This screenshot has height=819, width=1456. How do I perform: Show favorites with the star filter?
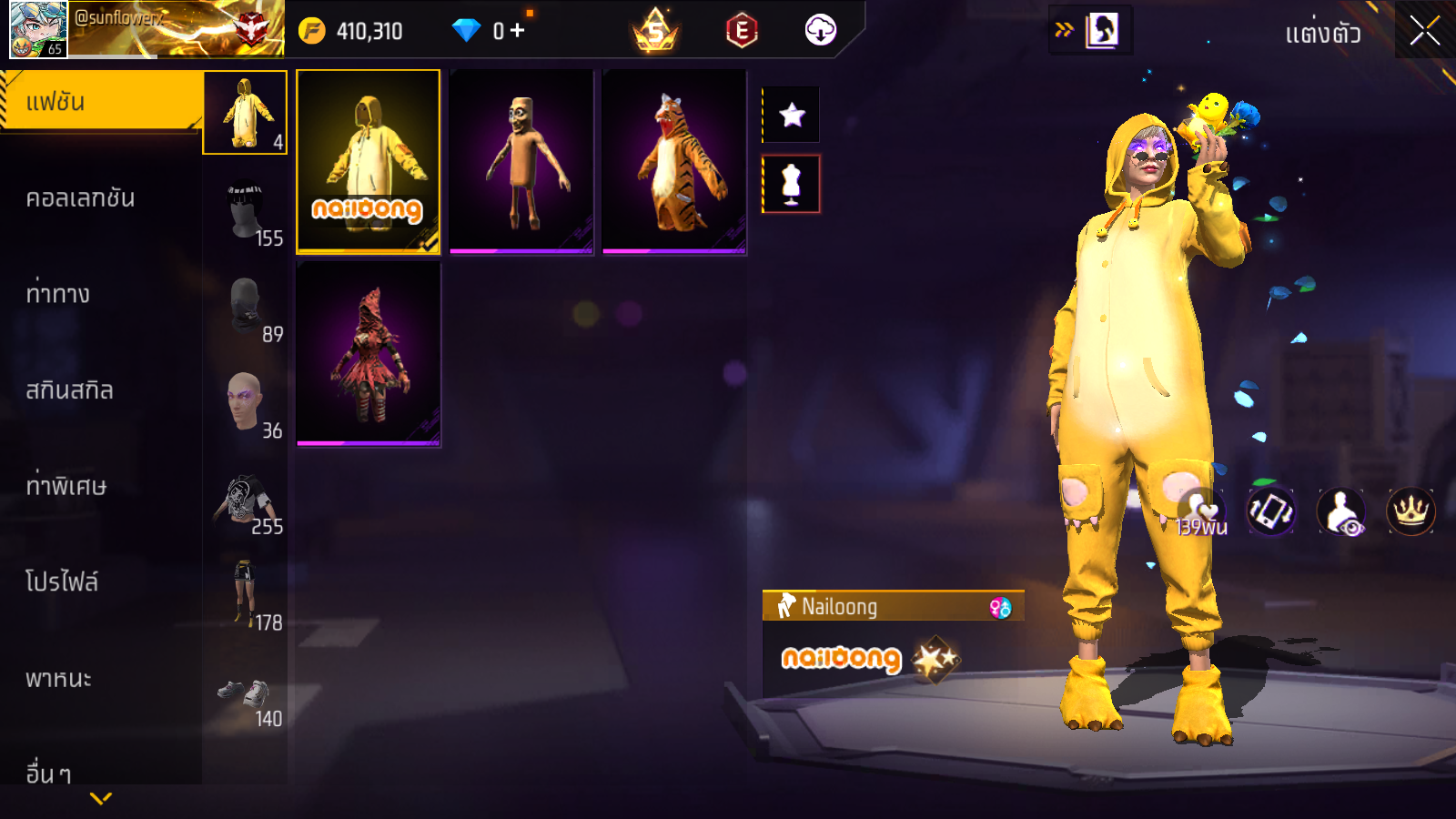[x=792, y=115]
